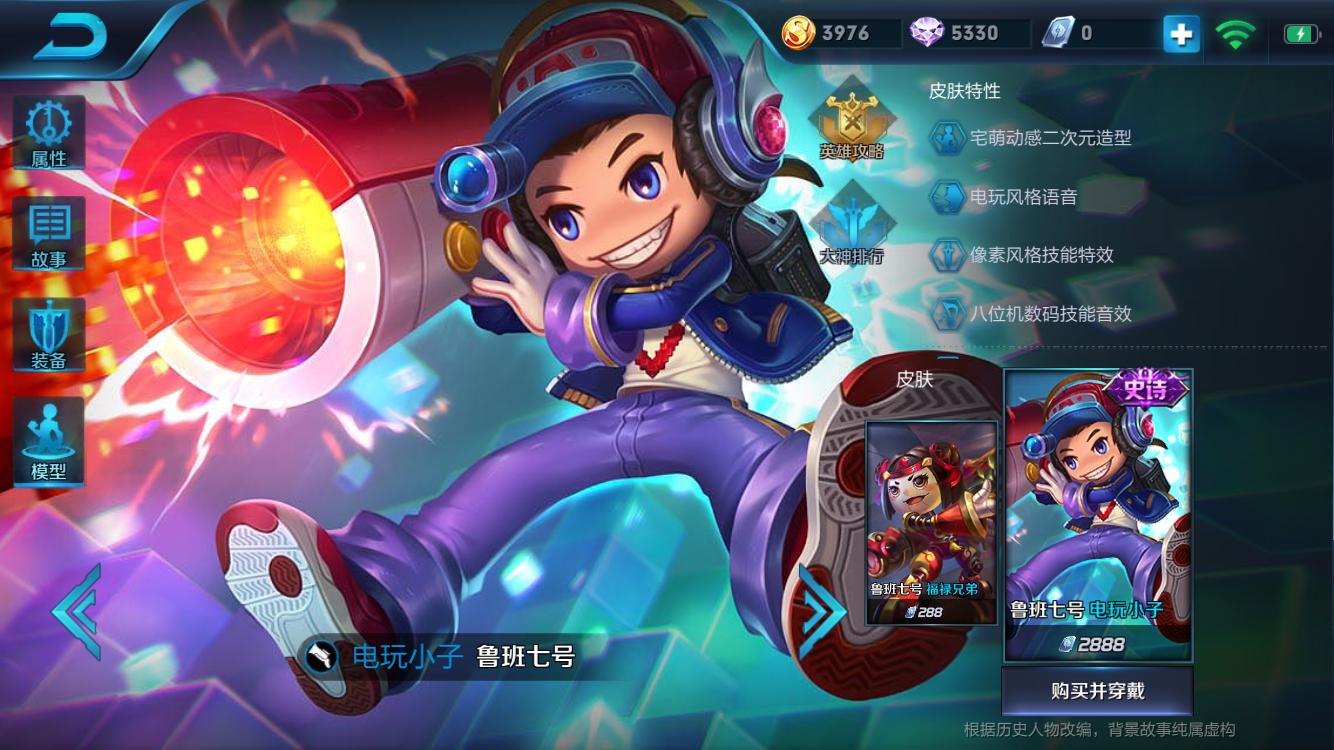Open the top-up plus button
The image size is (1334, 750).
click(1180, 33)
